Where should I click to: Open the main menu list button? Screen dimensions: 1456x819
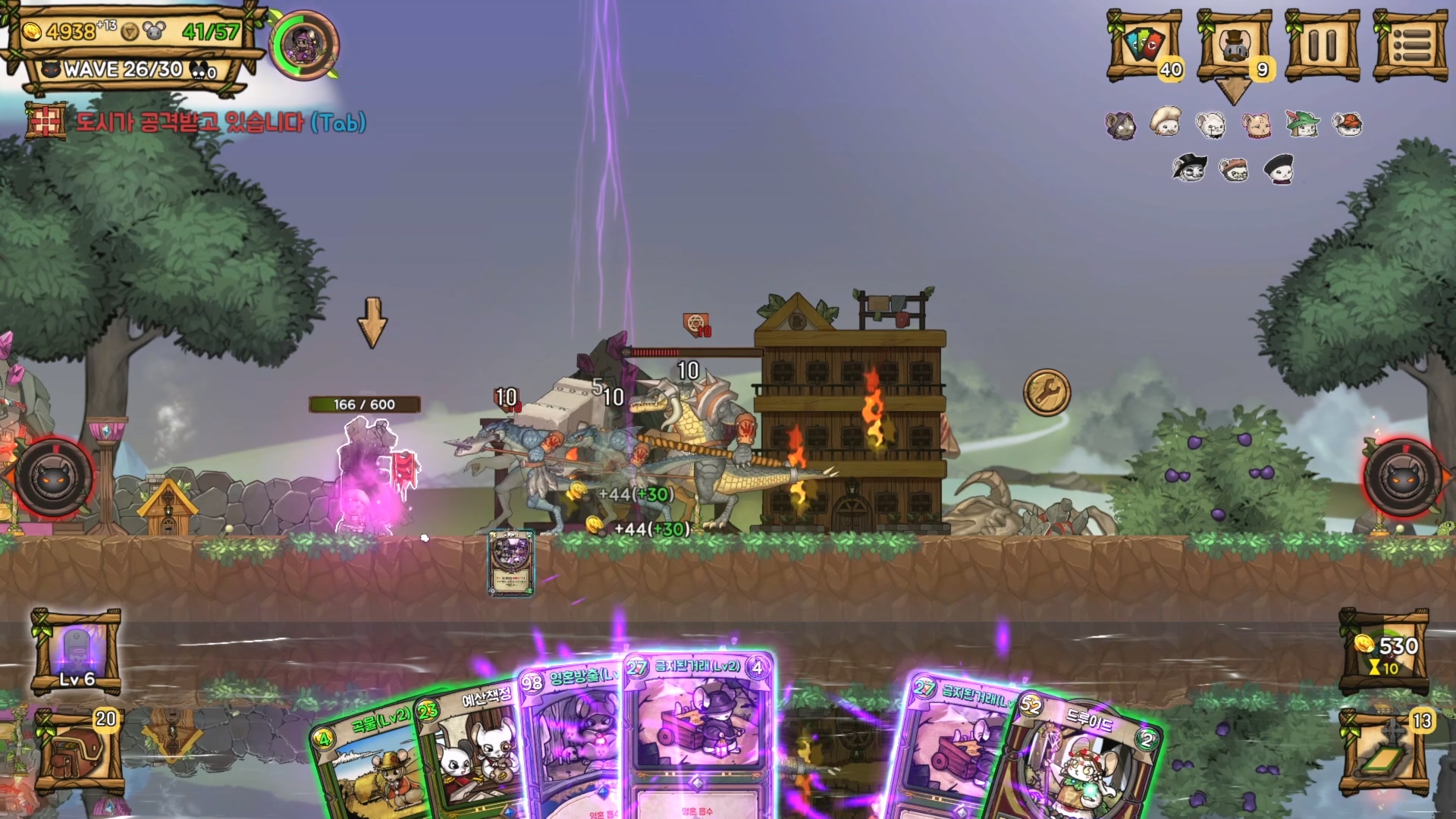[x=1410, y=45]
